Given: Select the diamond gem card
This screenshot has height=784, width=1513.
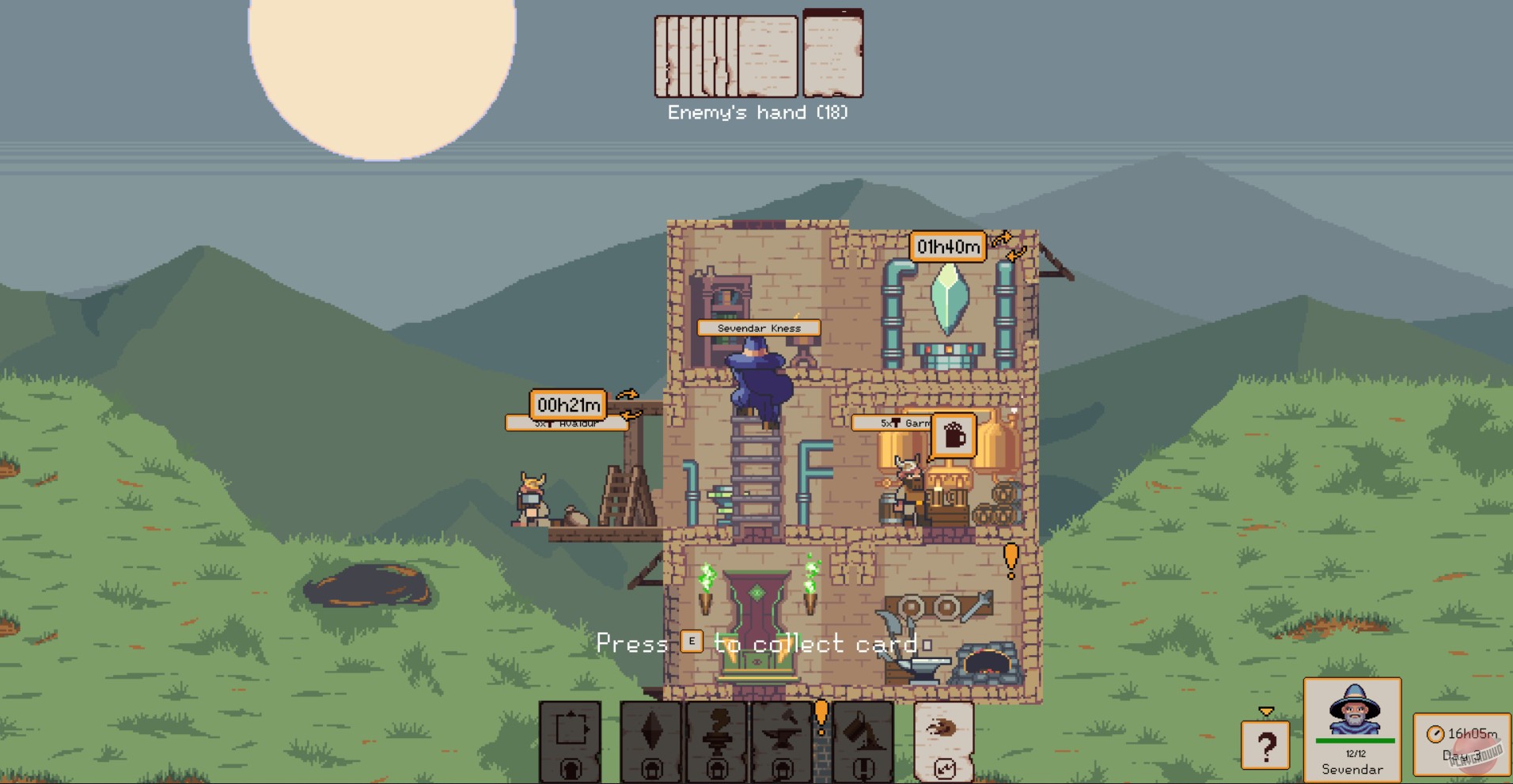Looking at the screenshot, I should tap(653, 740).
